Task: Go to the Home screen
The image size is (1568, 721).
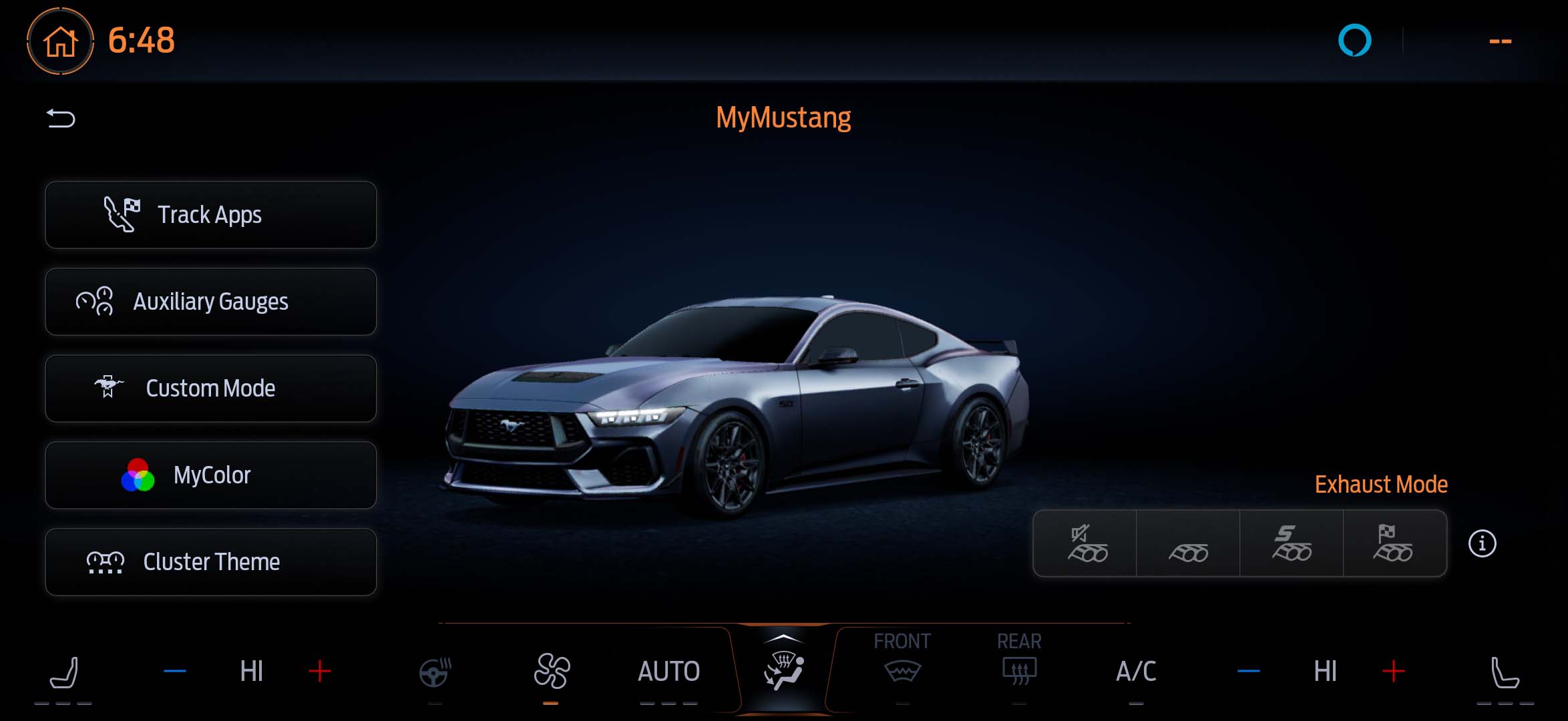Action: click(x=60, y=41)
